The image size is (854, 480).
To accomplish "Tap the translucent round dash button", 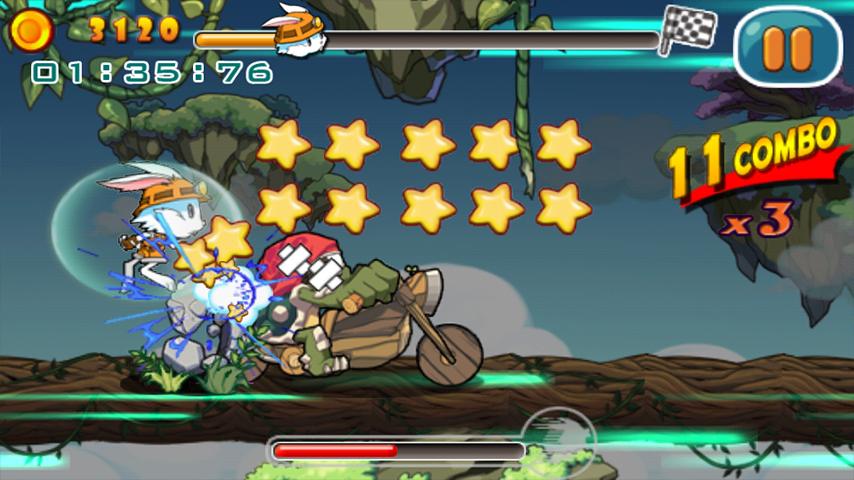I will point(558,438).
